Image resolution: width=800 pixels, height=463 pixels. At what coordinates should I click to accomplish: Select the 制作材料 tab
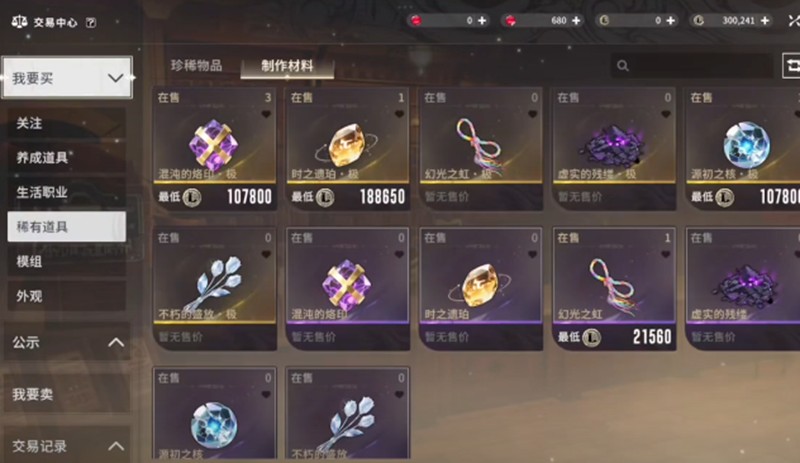[x=287, y=66]
